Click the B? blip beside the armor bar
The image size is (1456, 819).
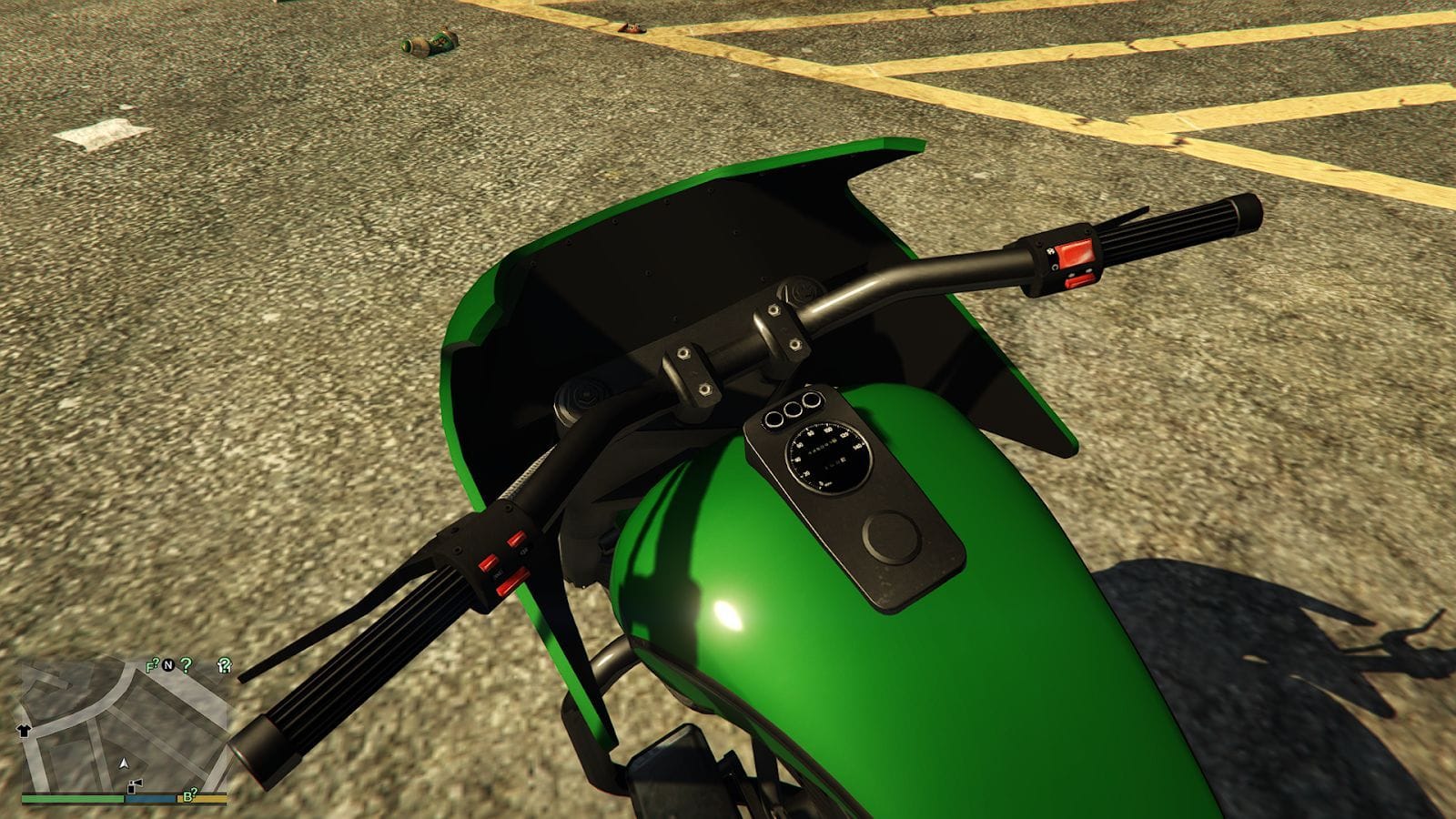190,794
